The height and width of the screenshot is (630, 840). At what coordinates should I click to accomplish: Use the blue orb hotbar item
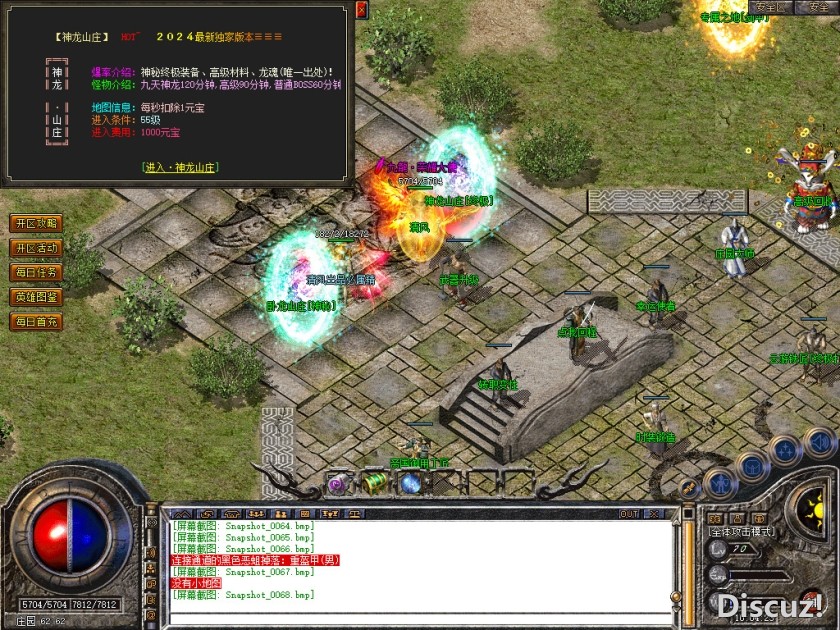pyautogui.click(x=410, y=484)
